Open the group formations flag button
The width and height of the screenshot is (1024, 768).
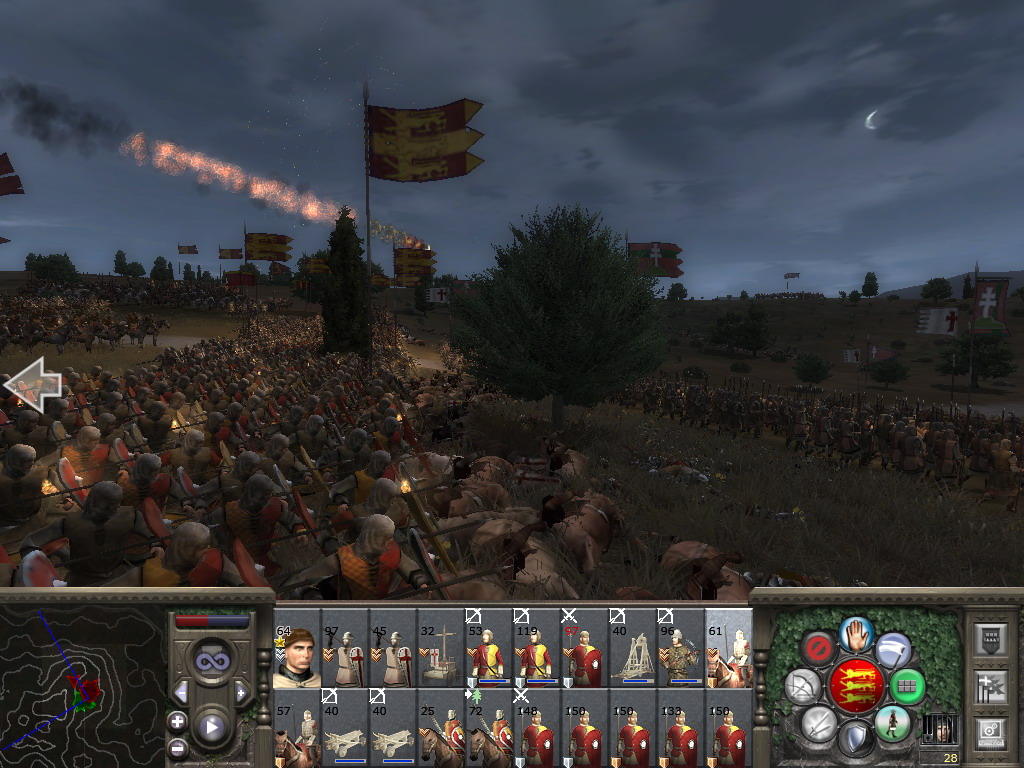(x=990, y=686)
